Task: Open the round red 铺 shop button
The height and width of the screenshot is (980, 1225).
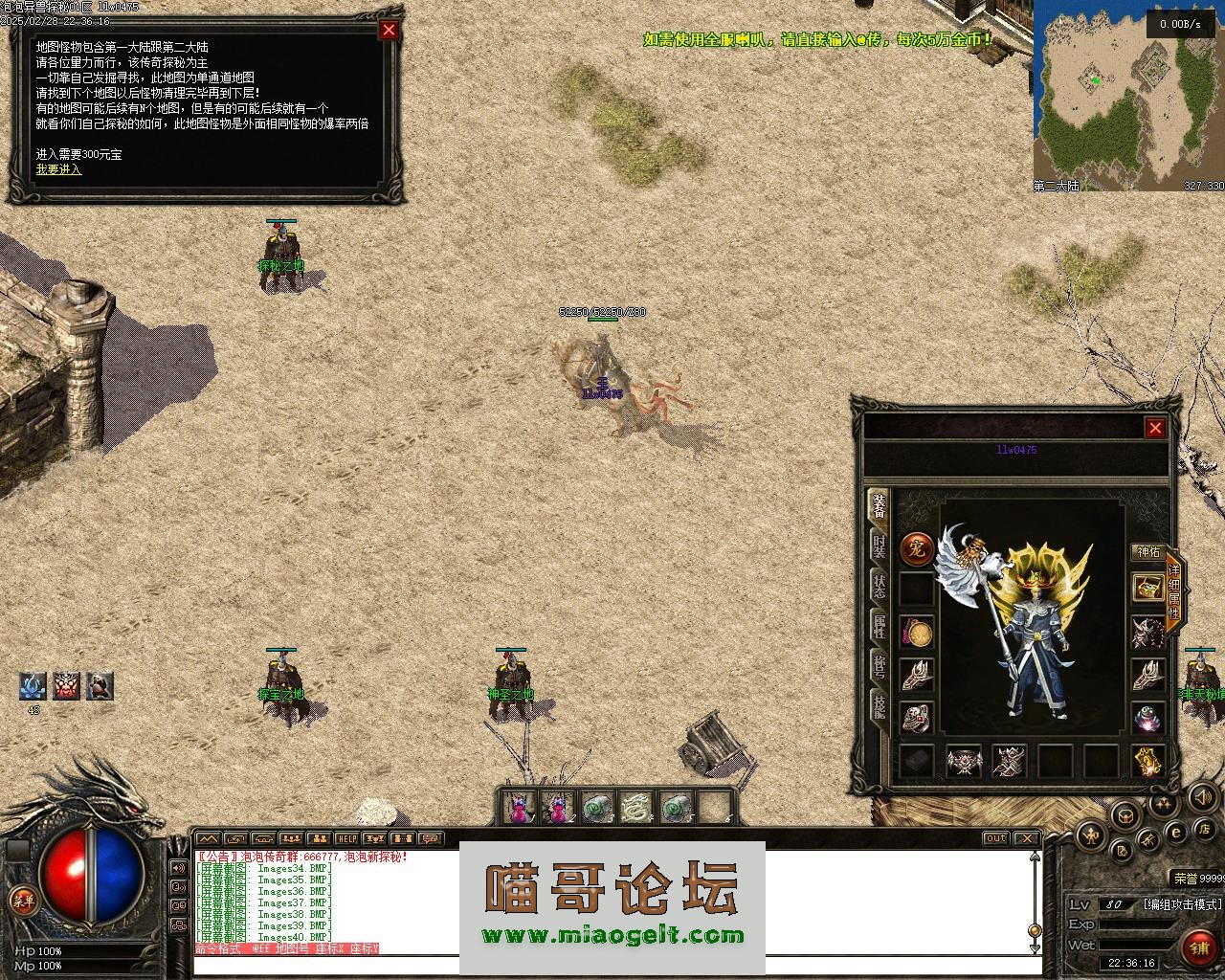Action: point(1197,947)
